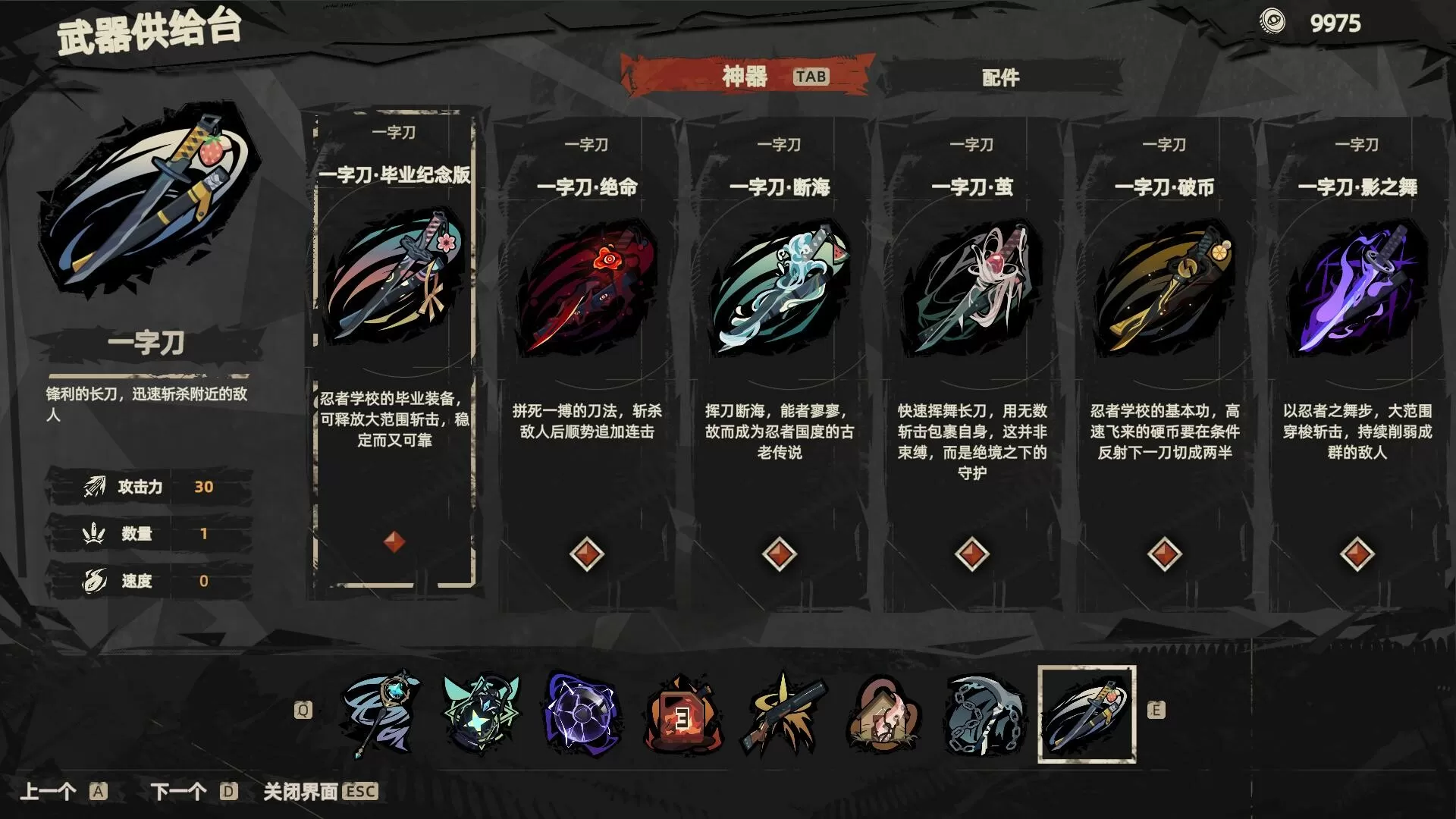
Task: Click the 攻击力 attack power icon
Action: 93,487
